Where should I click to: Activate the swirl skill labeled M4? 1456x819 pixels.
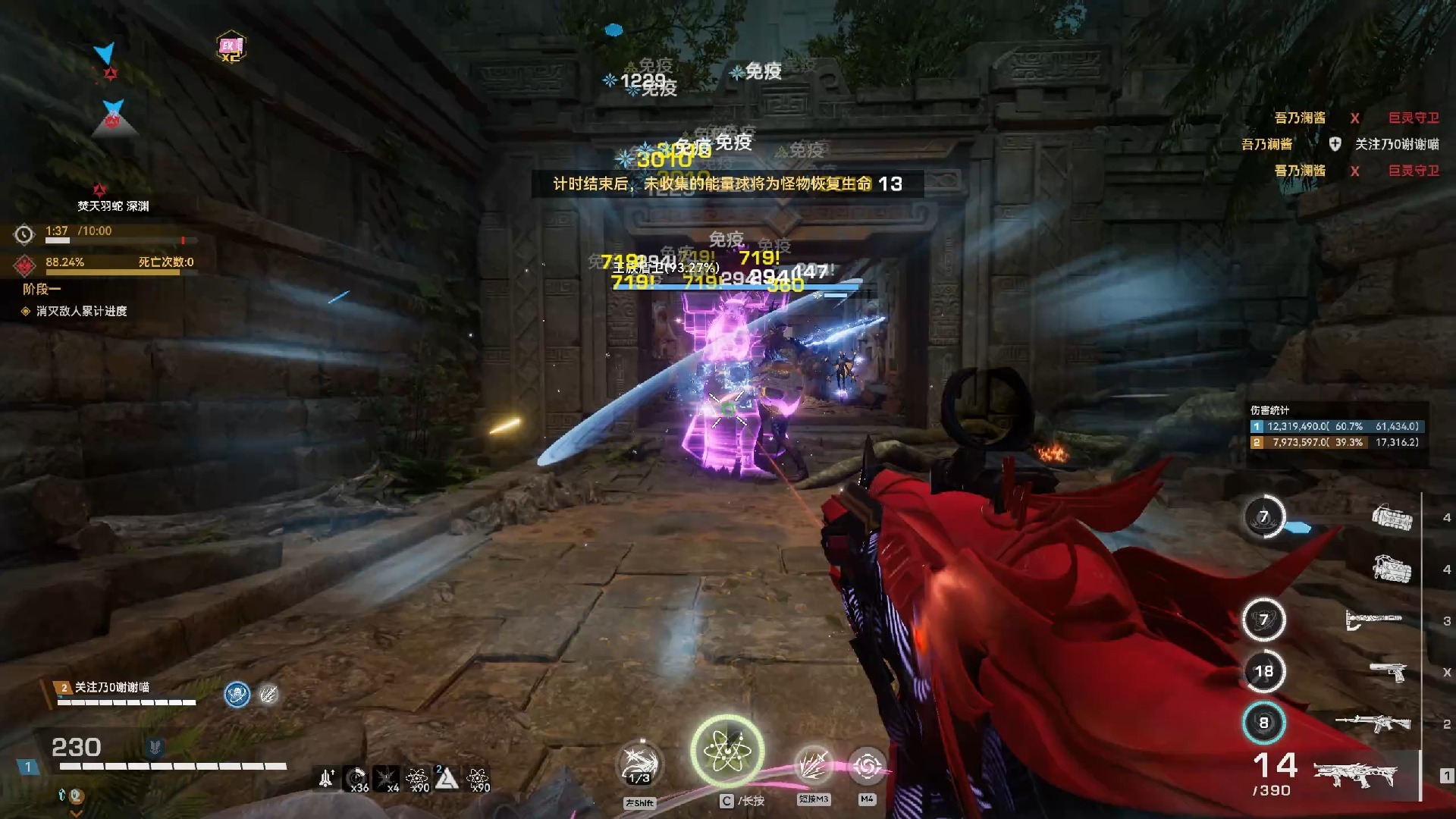click(x=867, y=767)
